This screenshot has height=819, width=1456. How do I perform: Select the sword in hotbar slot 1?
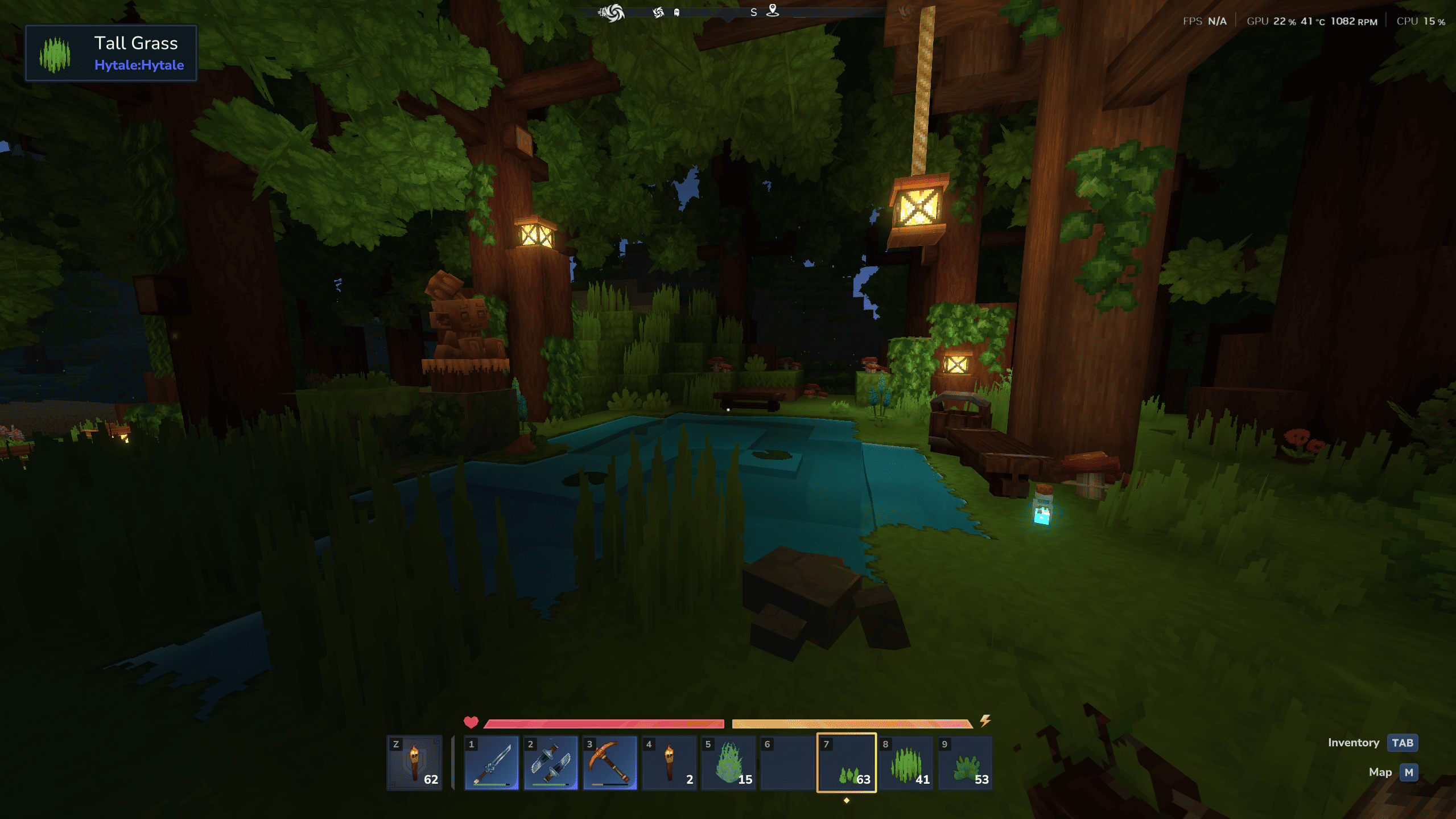coord(492,763)
